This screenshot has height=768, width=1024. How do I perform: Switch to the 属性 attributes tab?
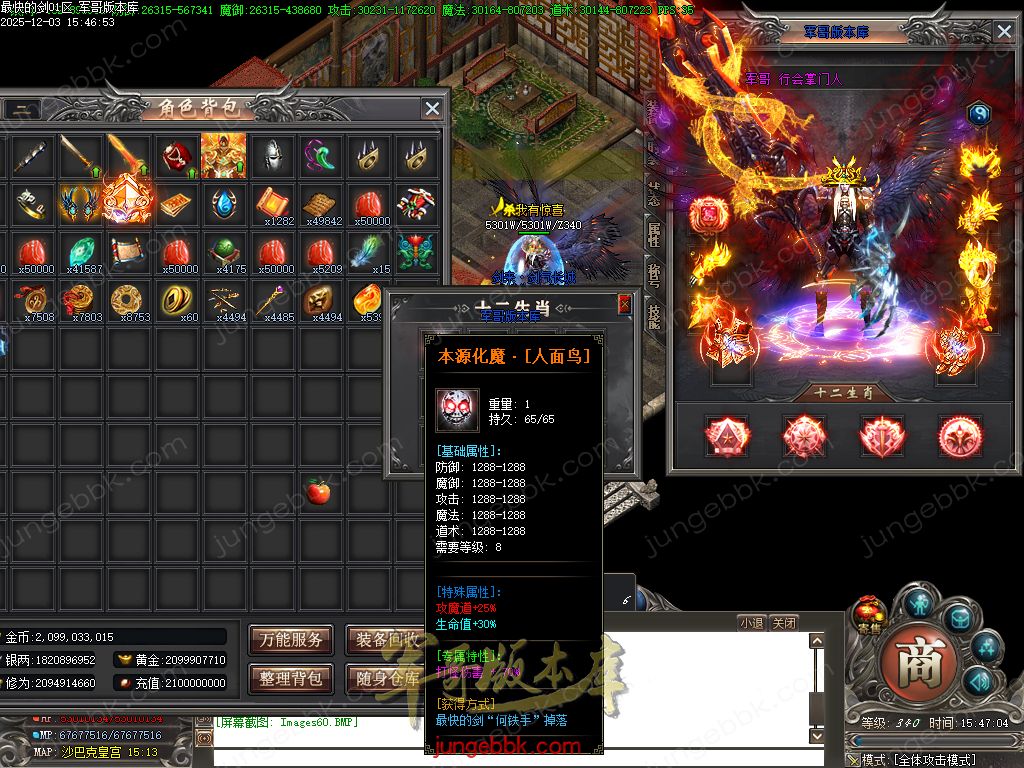click(654, 233)
